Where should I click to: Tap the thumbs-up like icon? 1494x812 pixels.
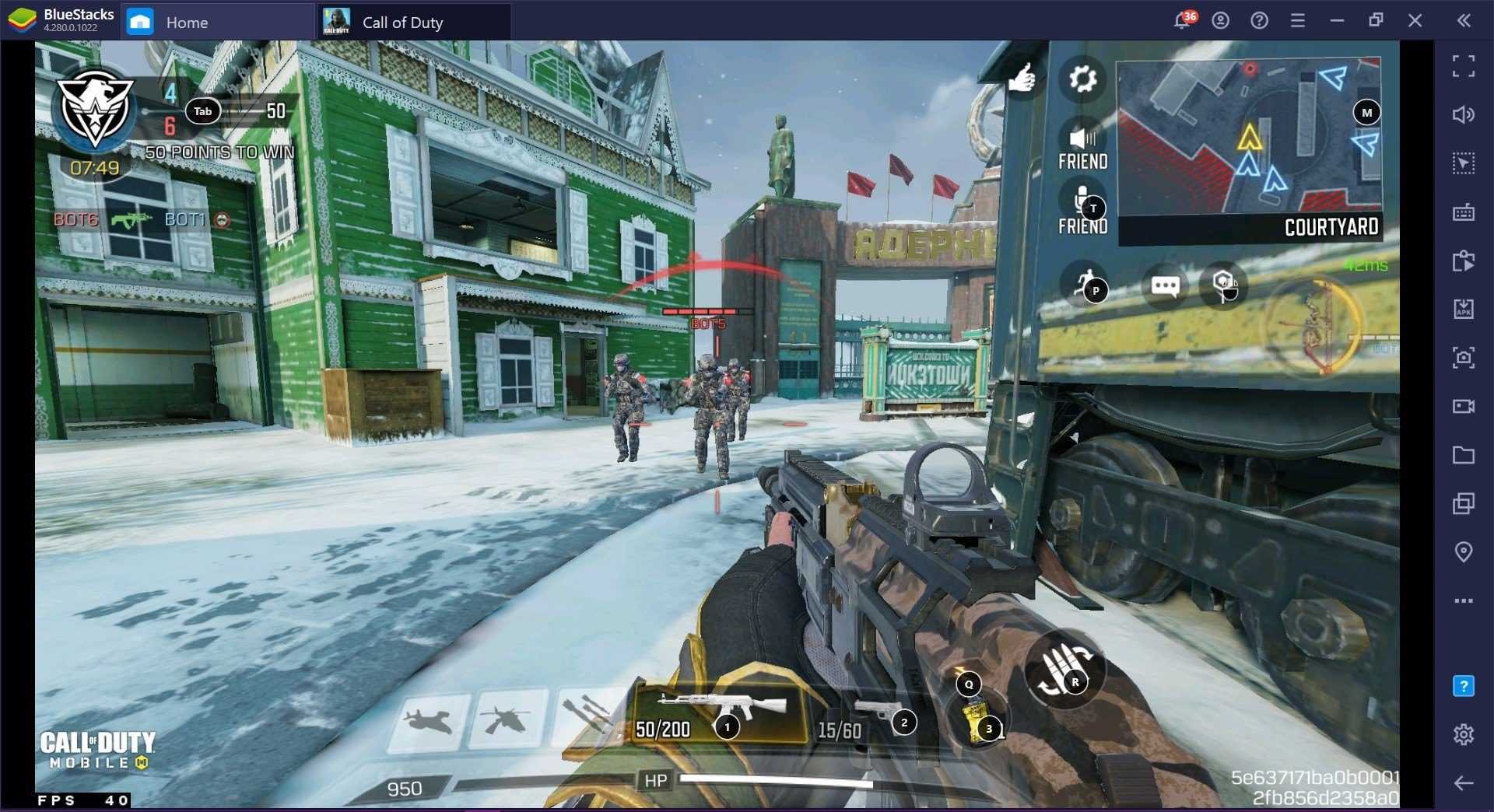1022,78
